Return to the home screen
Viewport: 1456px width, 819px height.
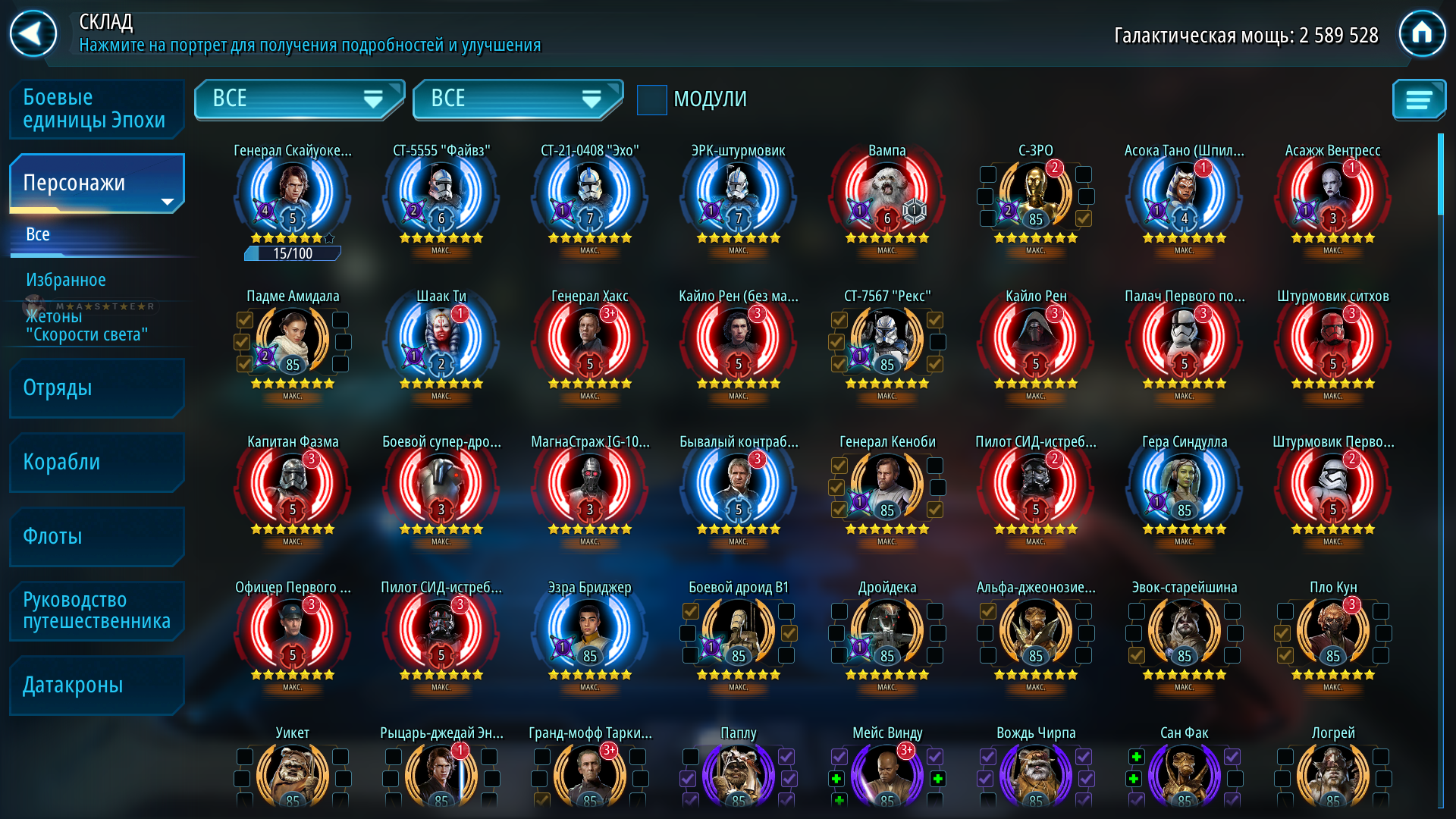click(x=1422, y=33)
